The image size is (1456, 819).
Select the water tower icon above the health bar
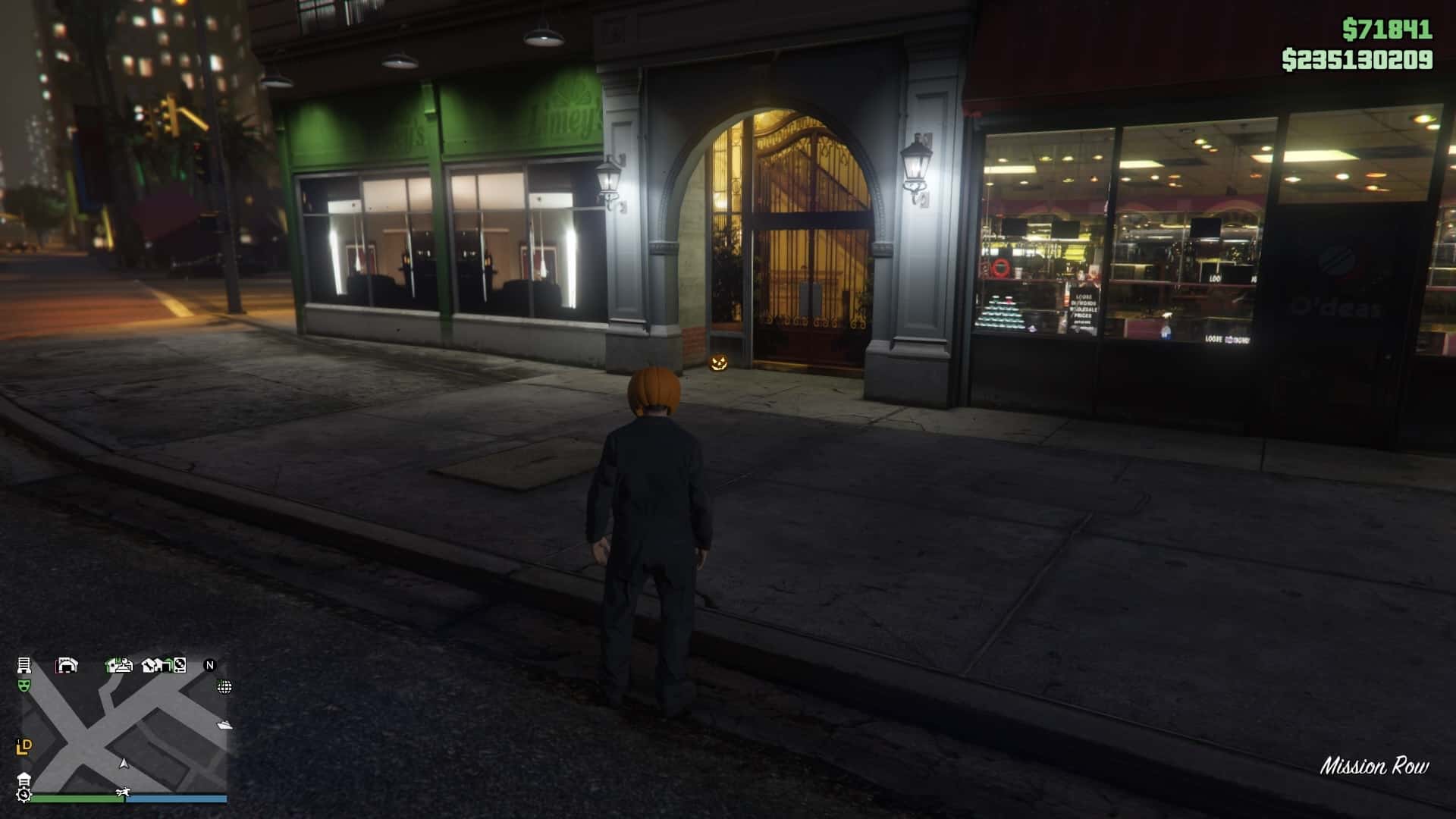click(x=24, y=779)
